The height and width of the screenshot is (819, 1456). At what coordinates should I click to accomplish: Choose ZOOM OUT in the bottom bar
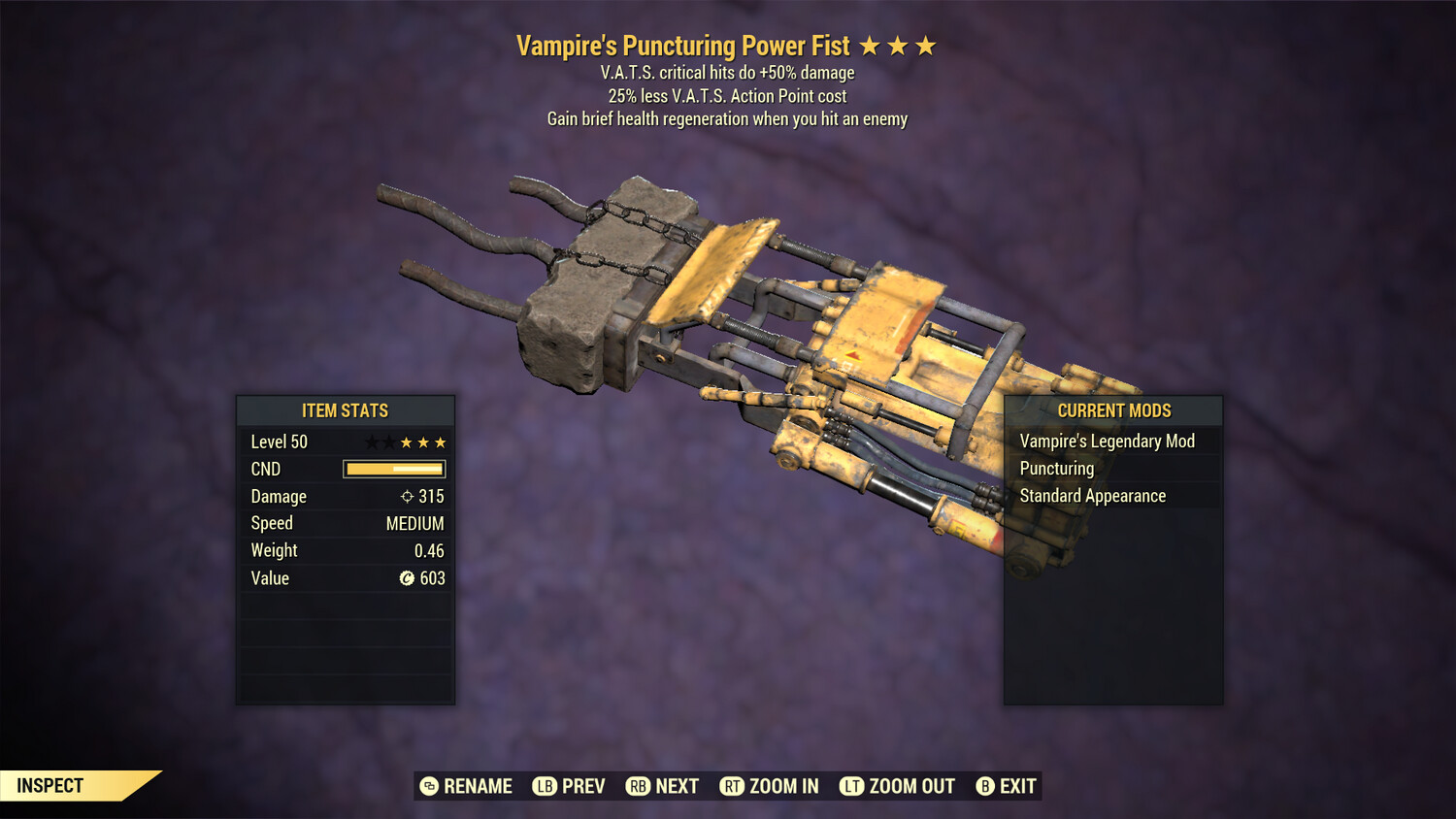(898, 786)
